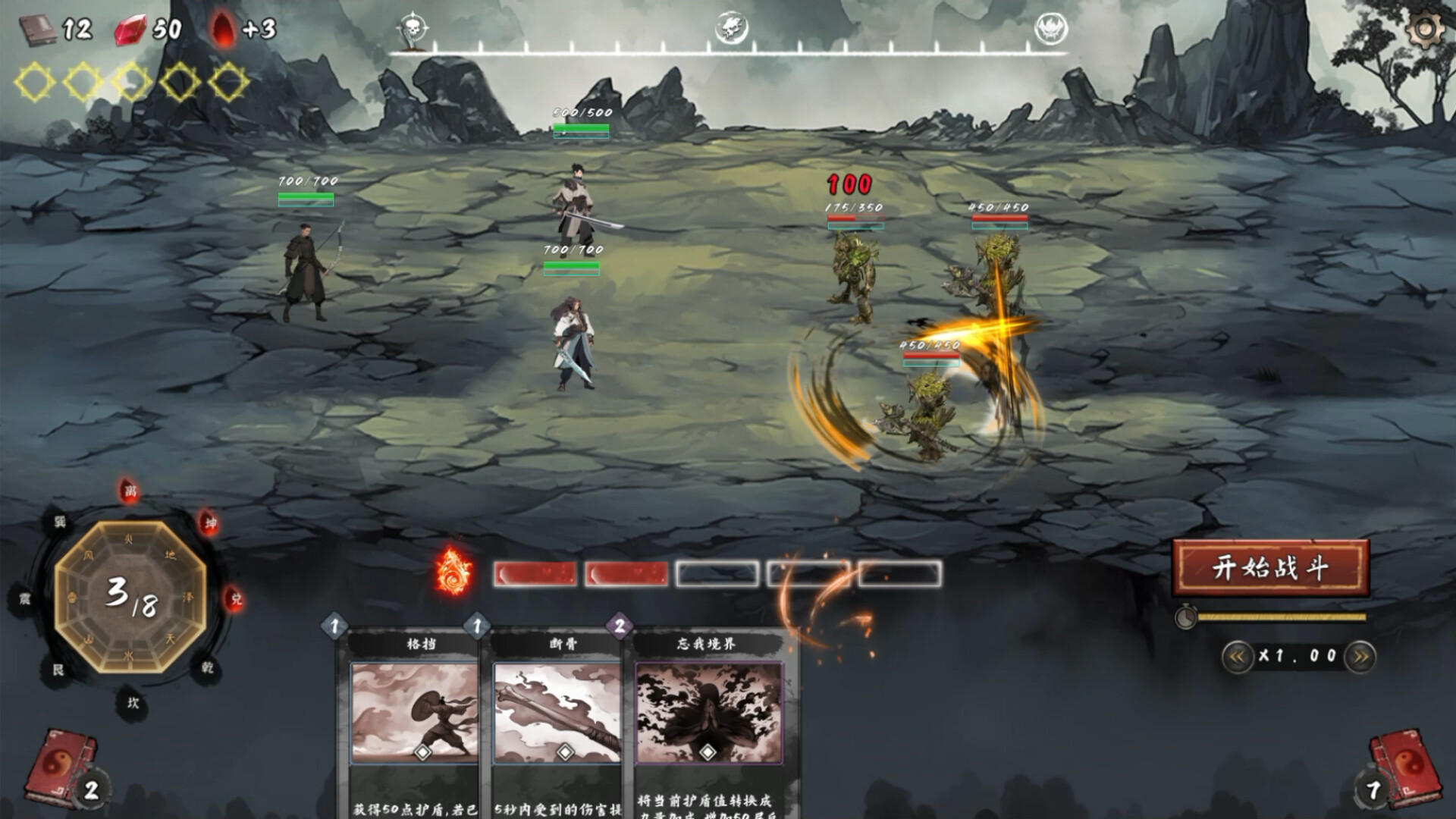1456x819 pixels.
Task: Increase battle speed with right arrow
Action: pyautogui.click(x=1360, y=657)
